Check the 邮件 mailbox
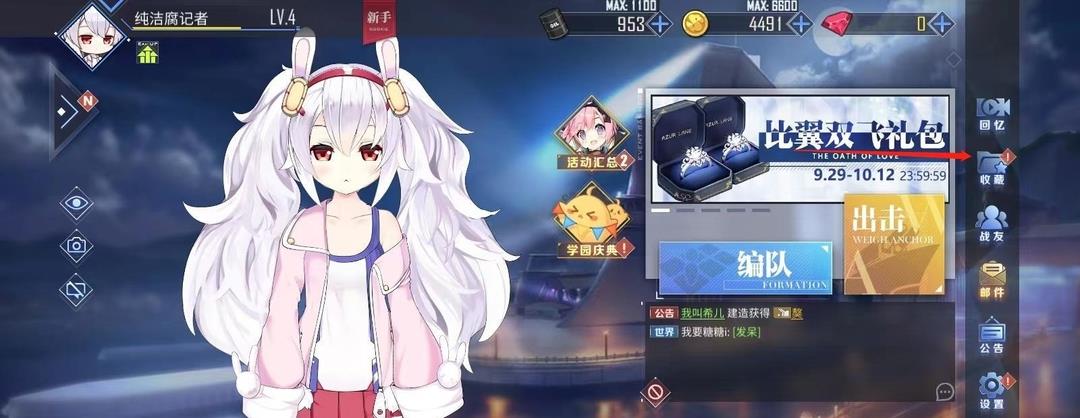Screen dimensions: 1080x418 [x=991, y=279]
